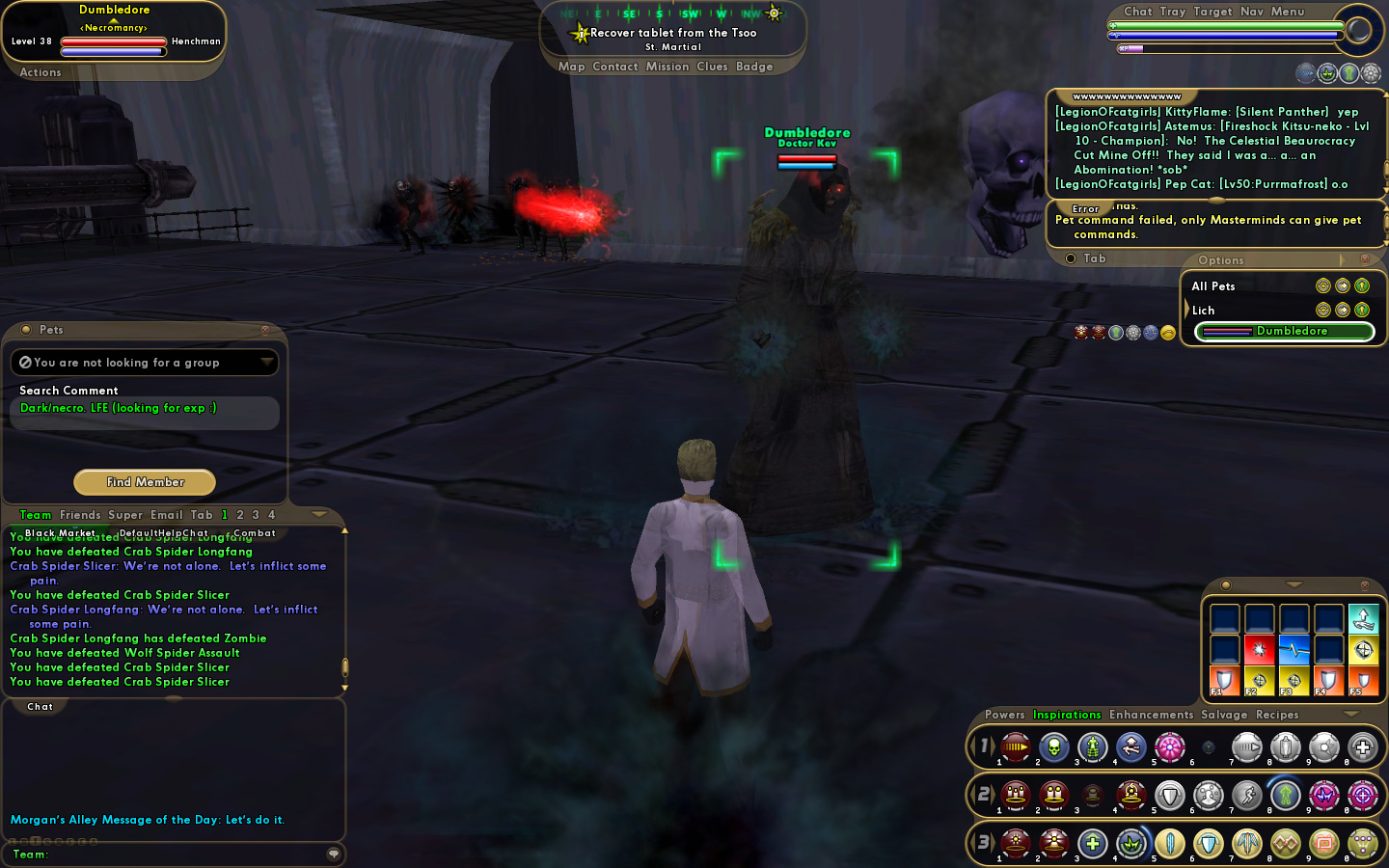Open the Salvage window
Screen dimensions: 1389x868
coord(1224,715)
